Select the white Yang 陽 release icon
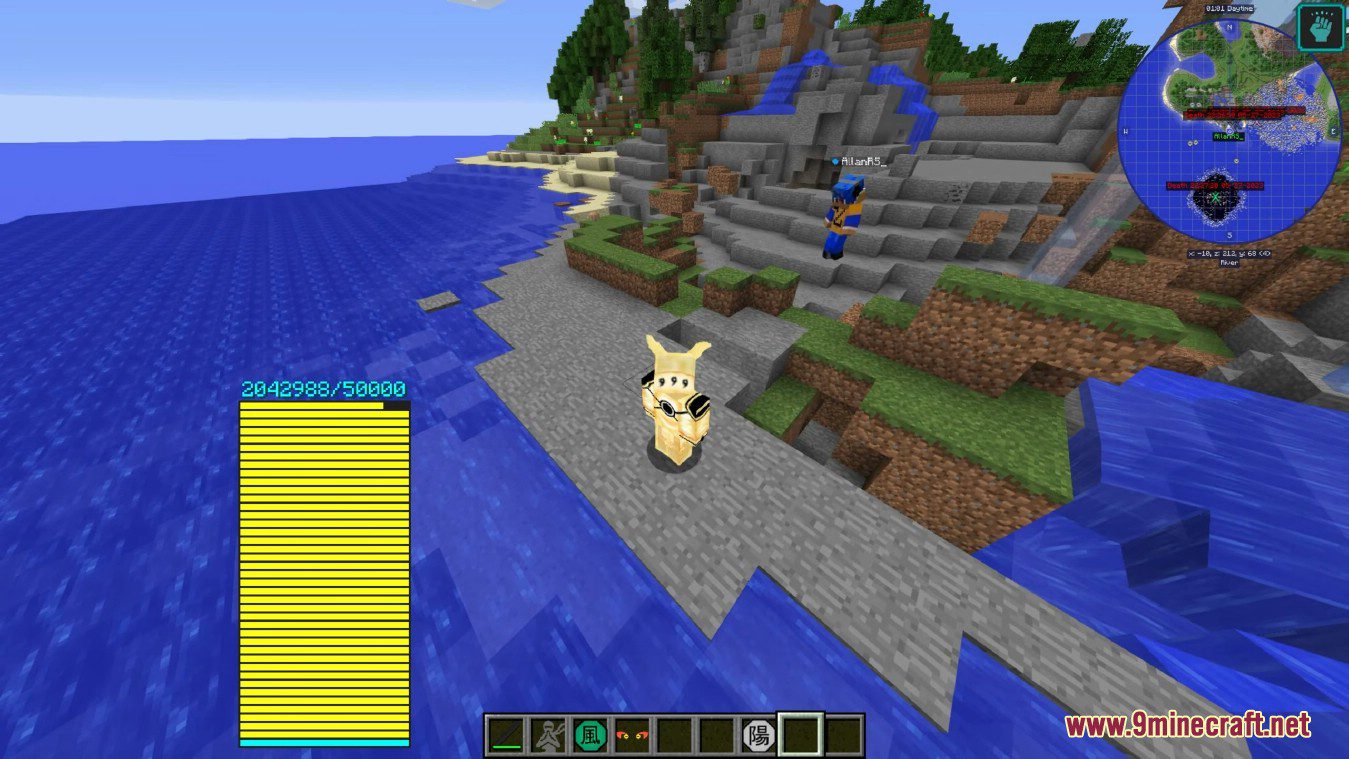 tap(757, 735)
